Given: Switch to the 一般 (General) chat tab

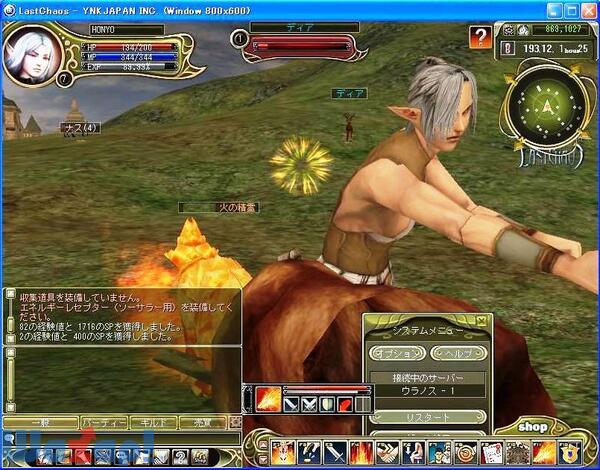Looking at the screenshot, I should pyautogui.click(x=40, y=423).
